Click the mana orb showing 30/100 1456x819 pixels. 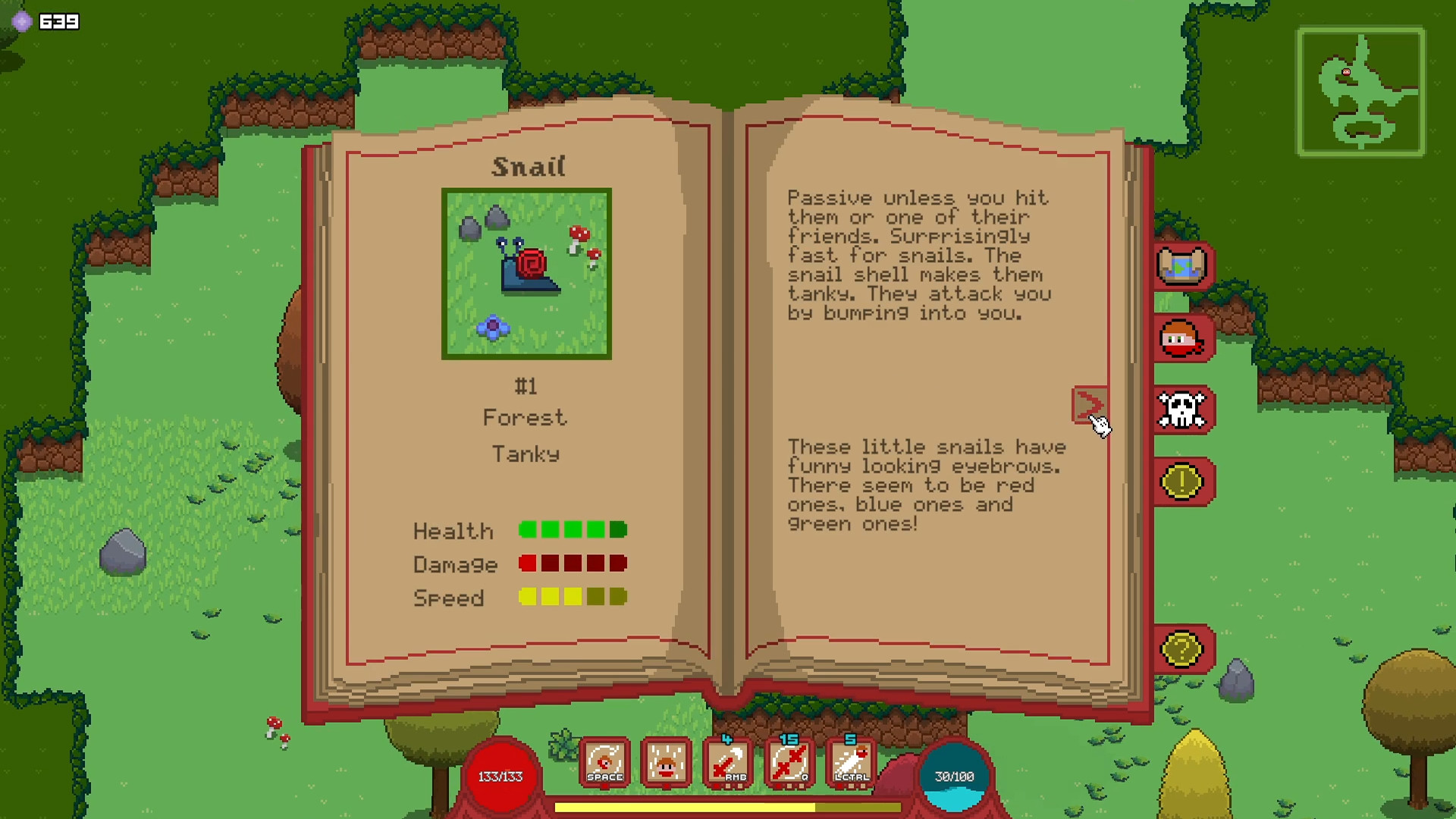tap(956, 775)
